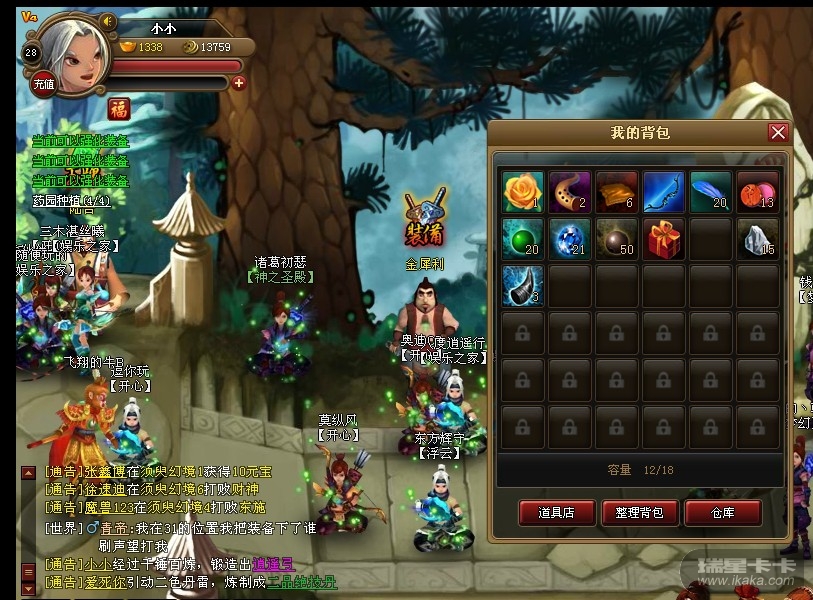The image size is (813, 600).
Task: Choose the blue bow in the bag
Action: pyautogui.click(x=663, y=192)
